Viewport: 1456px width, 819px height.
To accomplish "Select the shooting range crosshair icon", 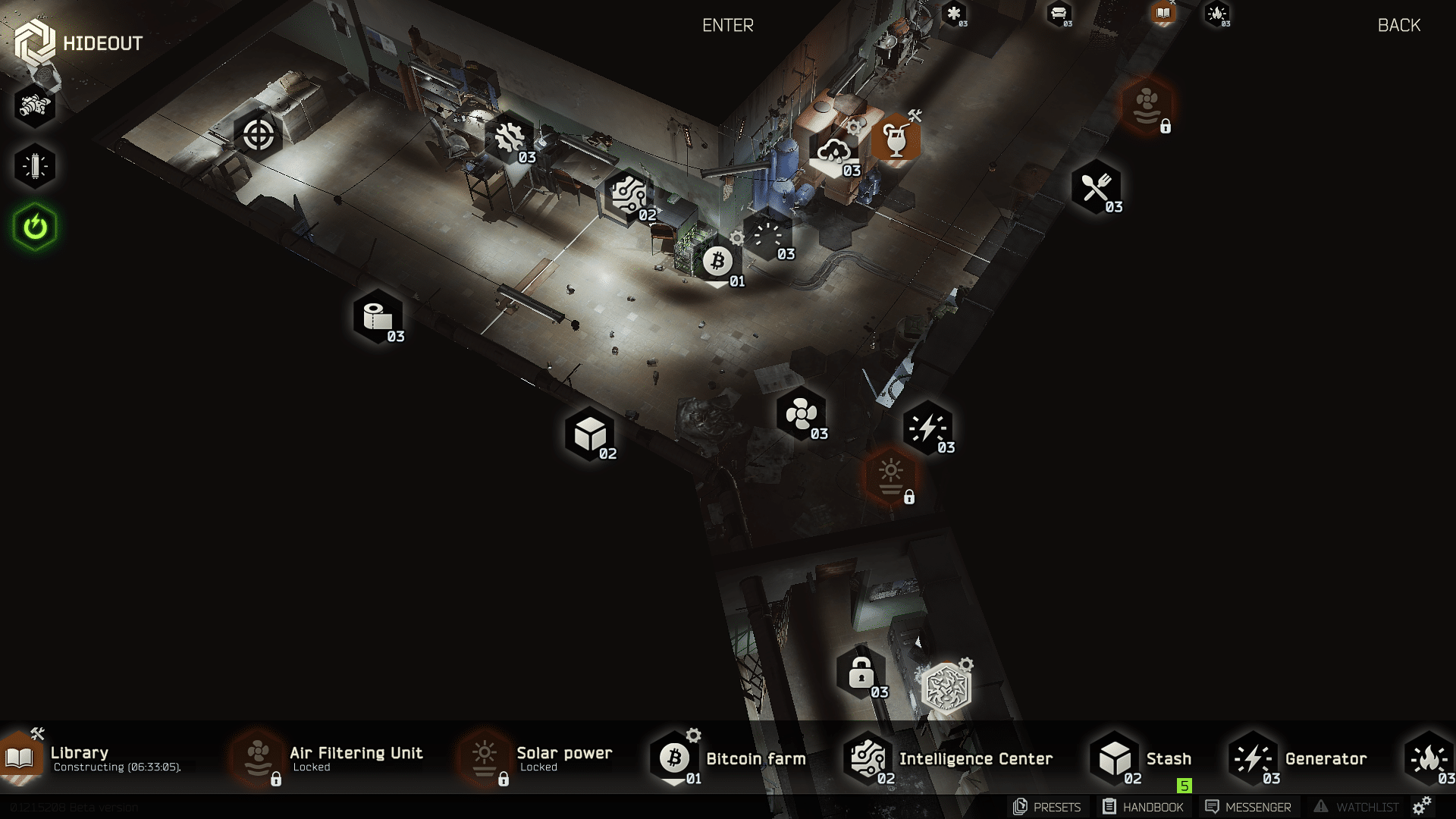I will (258, 136).
